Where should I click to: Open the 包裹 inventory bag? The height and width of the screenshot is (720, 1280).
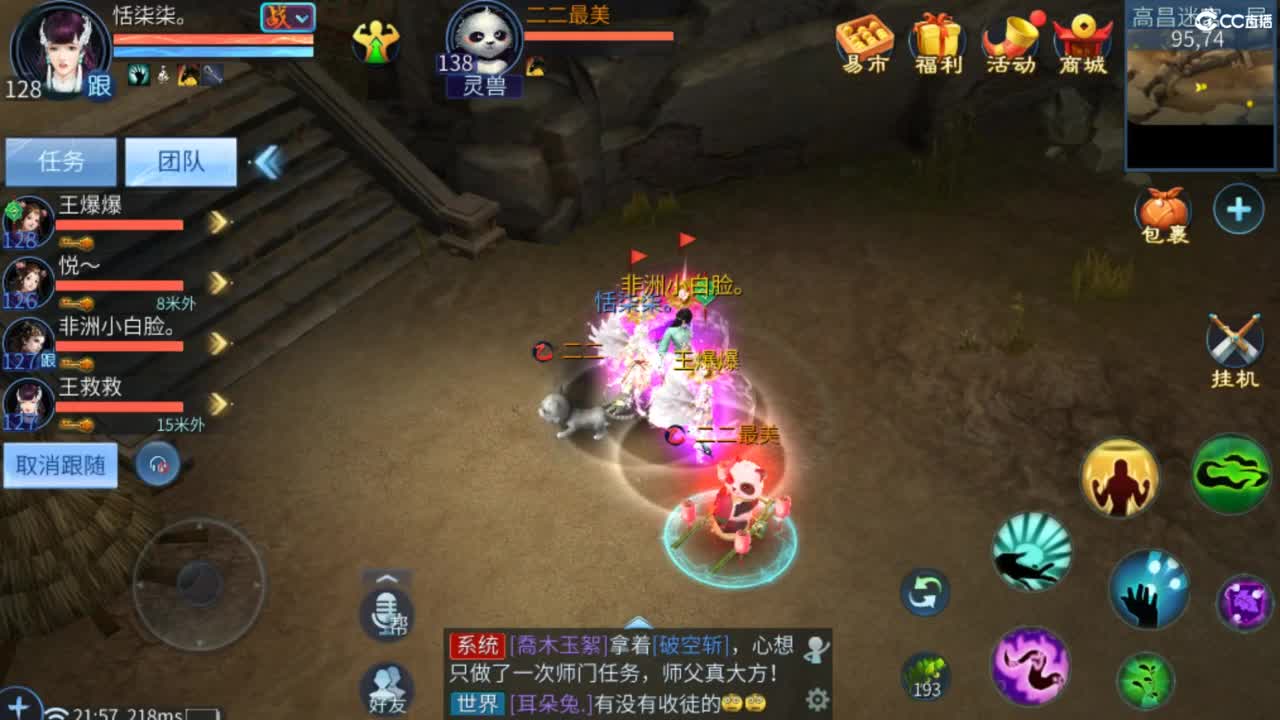pyautogui.click(x=1163, y=210)
